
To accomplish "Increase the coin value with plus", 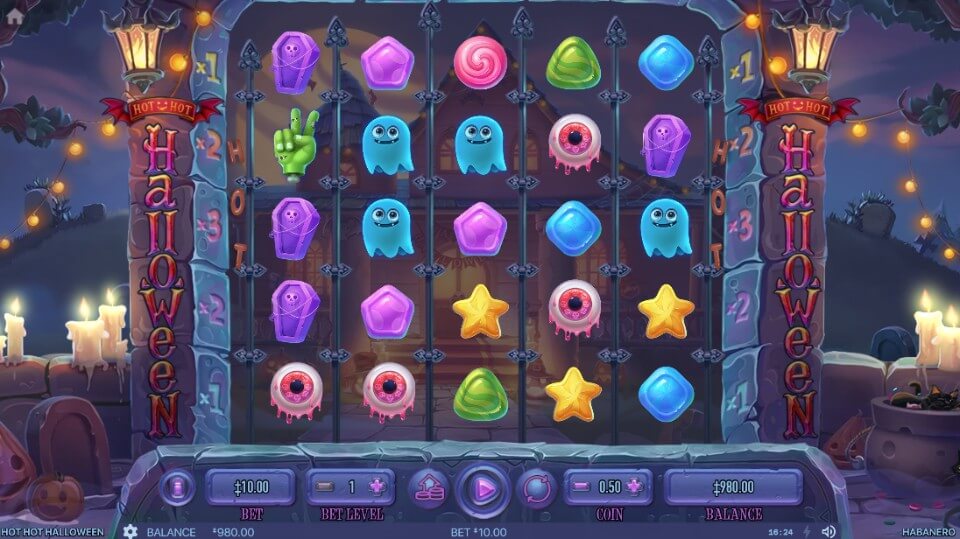I will (633, 487).
